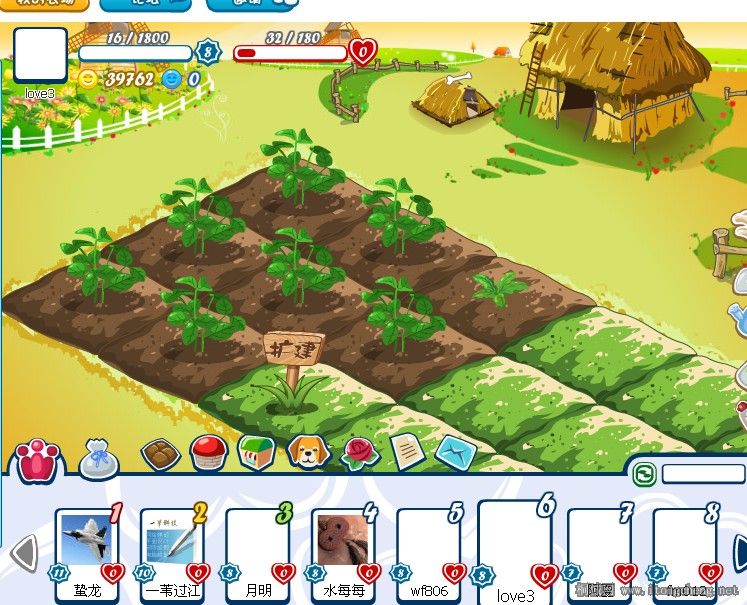The height and width of the screenshot is (605, 747).
Task: Click the green refresh button
Action: pos(645,473)
